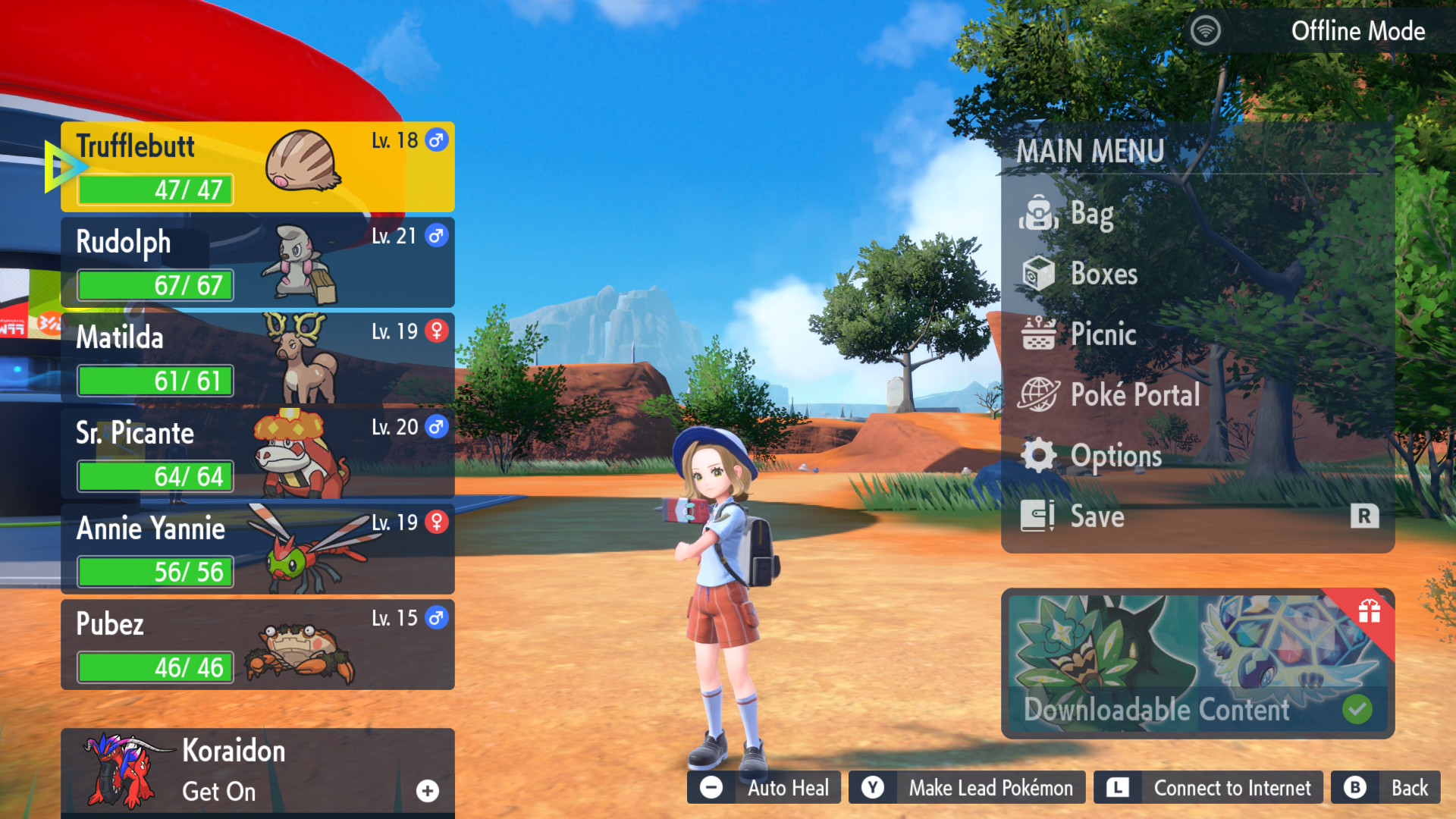Open the Bag from main menu
Image resolution: width=1456 pixels, height=819 pixels.
click(x=1092, y=214)
